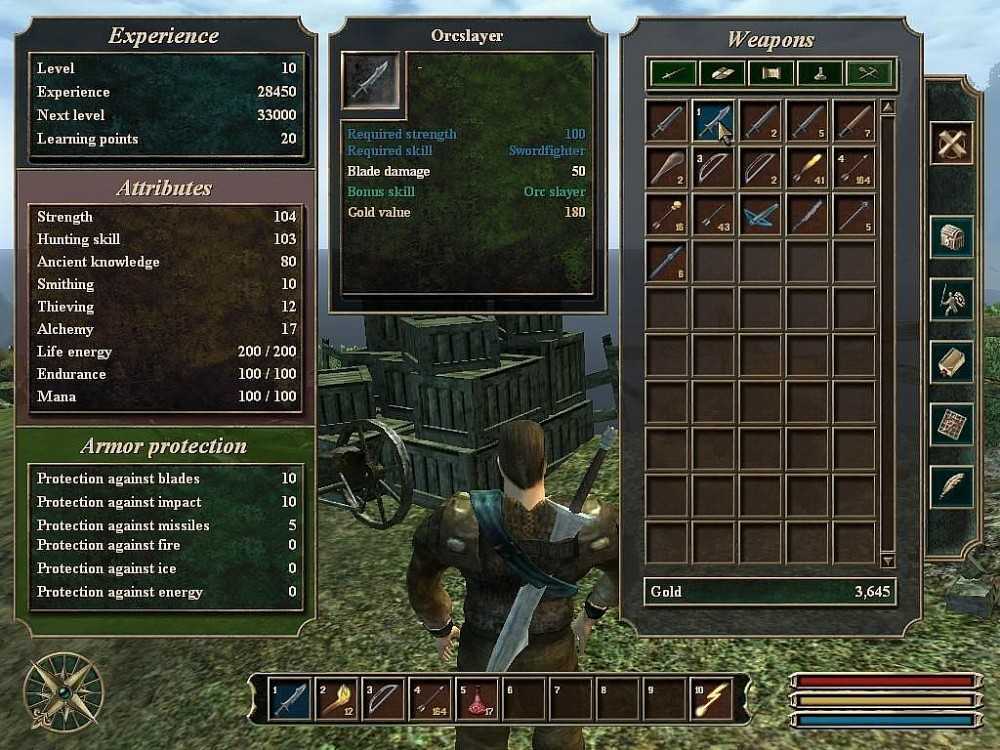Image resolution: width=1000 pixels, height=750 pixels.
Task: Open the warrior character tab
Action: tap(951, 298)
